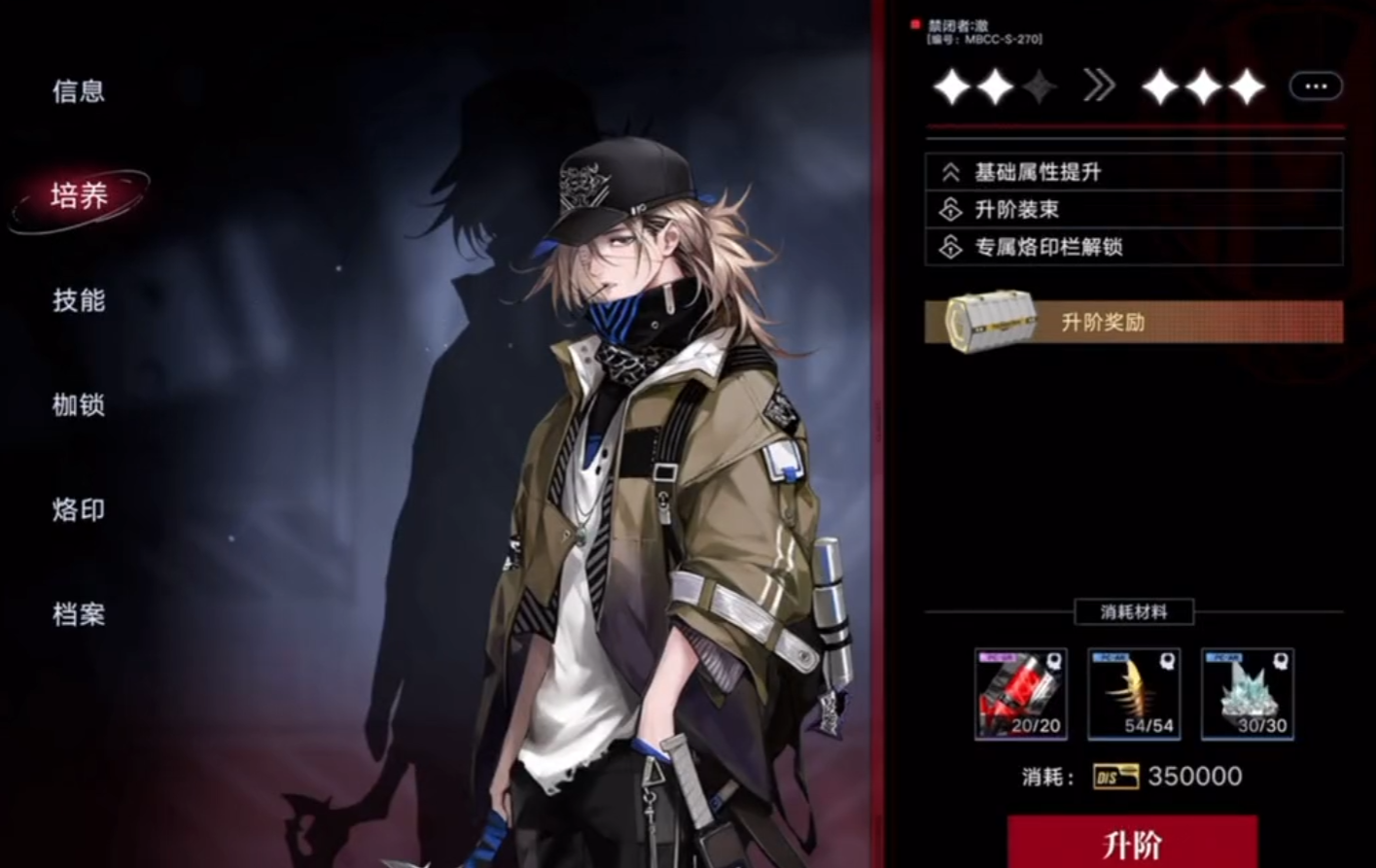Open the 枷锁 shackles tab
1376x868 pixels.
pyautogui.click(x=79, y=404)
